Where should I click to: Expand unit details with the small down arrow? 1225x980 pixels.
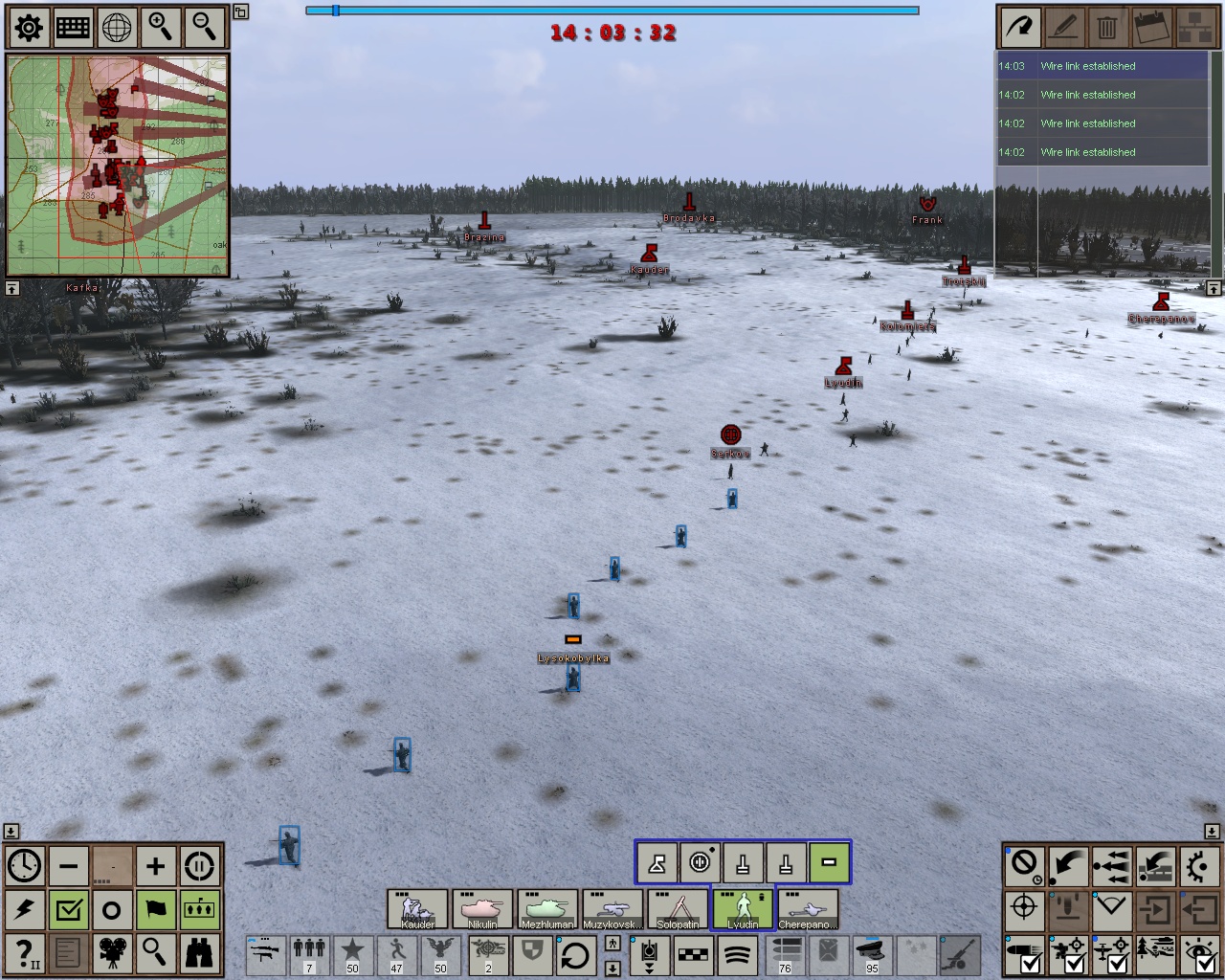(611, 969)
